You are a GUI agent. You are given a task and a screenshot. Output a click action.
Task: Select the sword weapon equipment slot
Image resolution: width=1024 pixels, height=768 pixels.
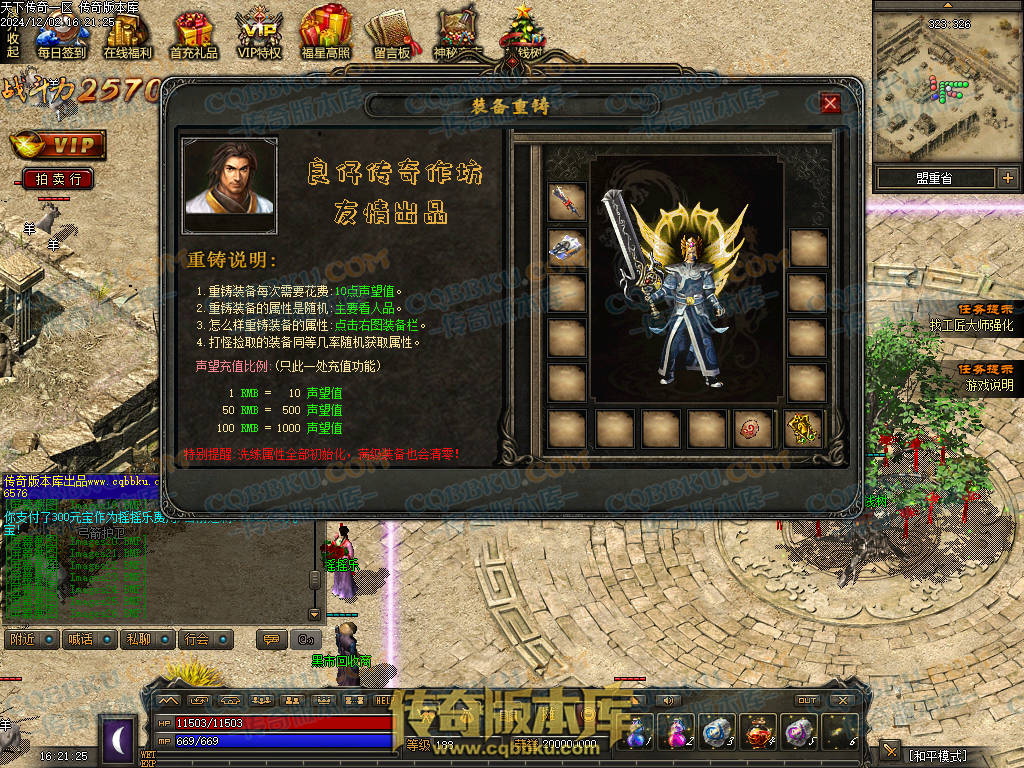pos(566,201)
